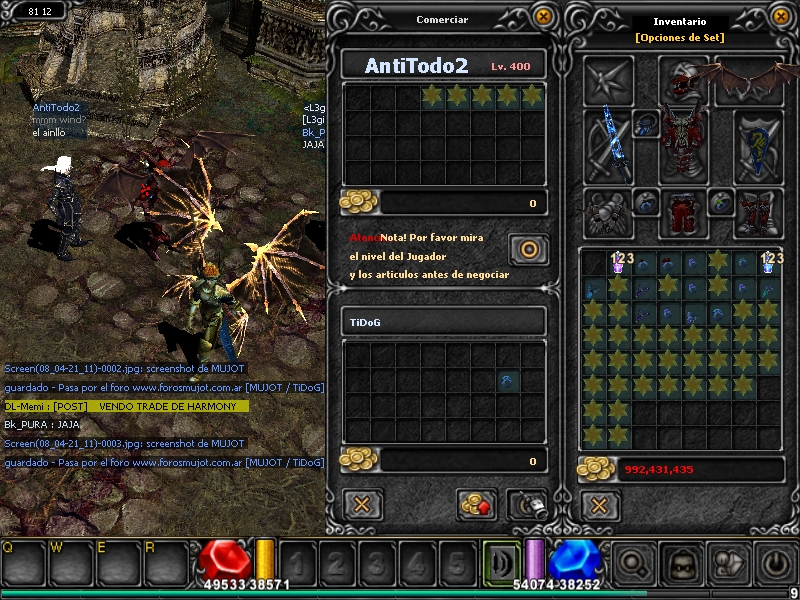Add zen with the coins arrow button
Image resolution: width=800 pixels, height=600 pixels.
[478, 504]
